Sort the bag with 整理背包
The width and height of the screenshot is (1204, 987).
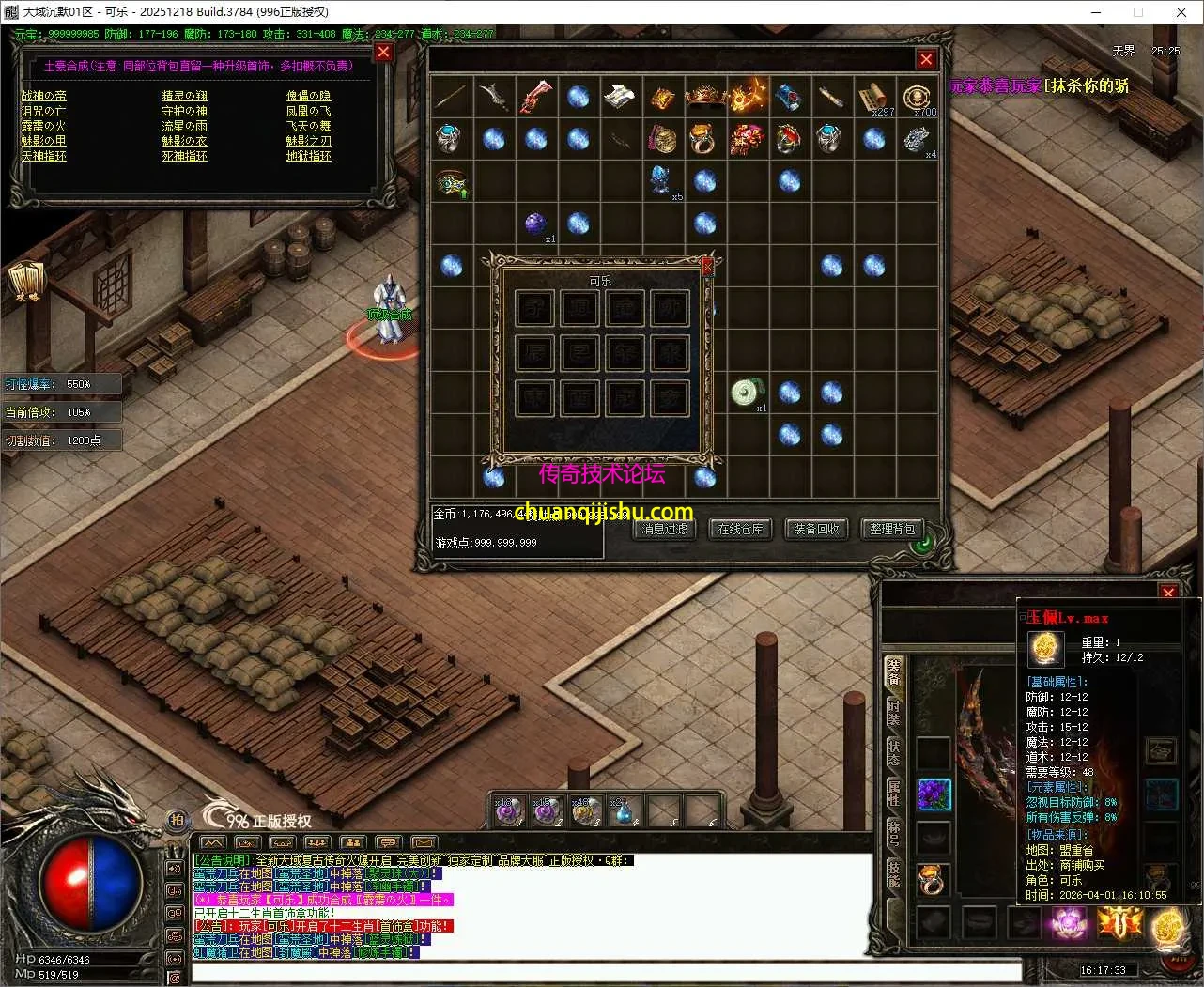coord(891,529)
